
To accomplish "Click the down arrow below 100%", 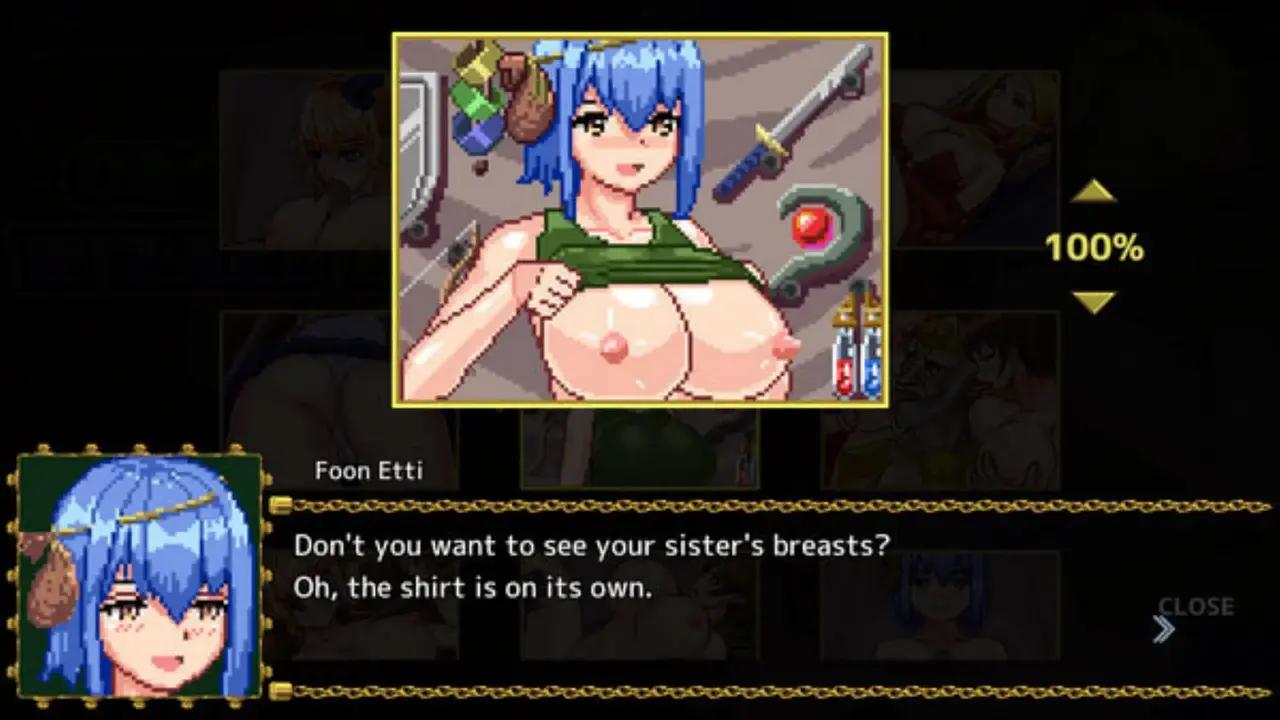I will [1093, 302].
